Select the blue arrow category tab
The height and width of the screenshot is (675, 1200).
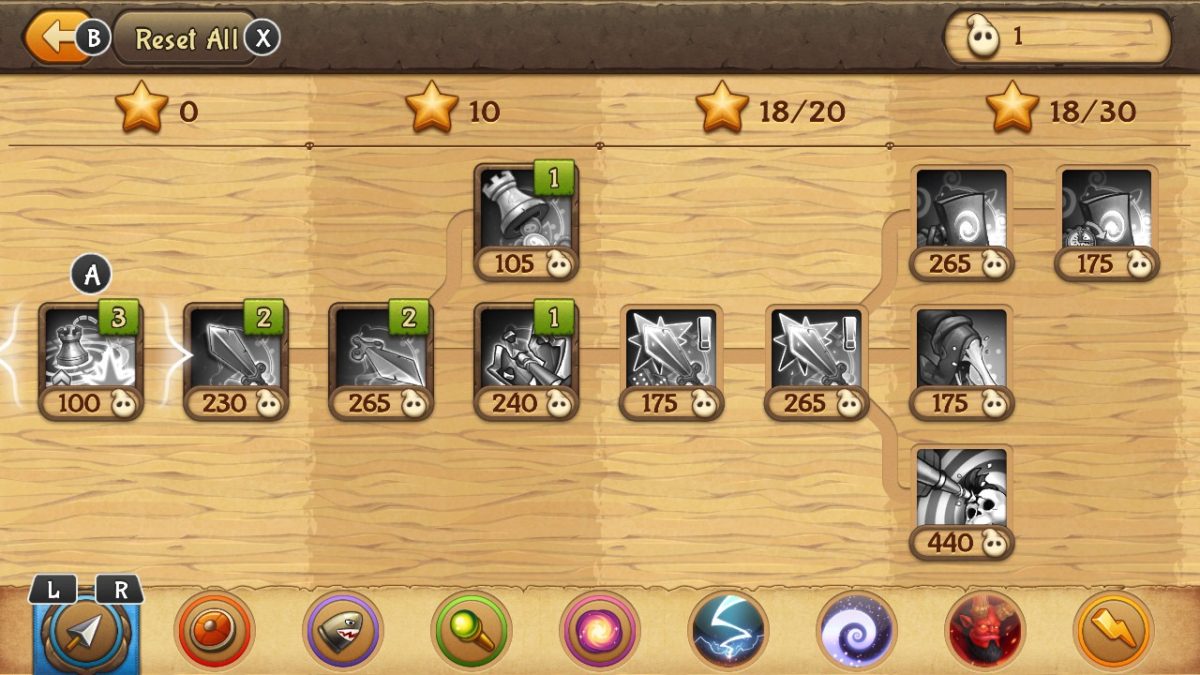87,630
